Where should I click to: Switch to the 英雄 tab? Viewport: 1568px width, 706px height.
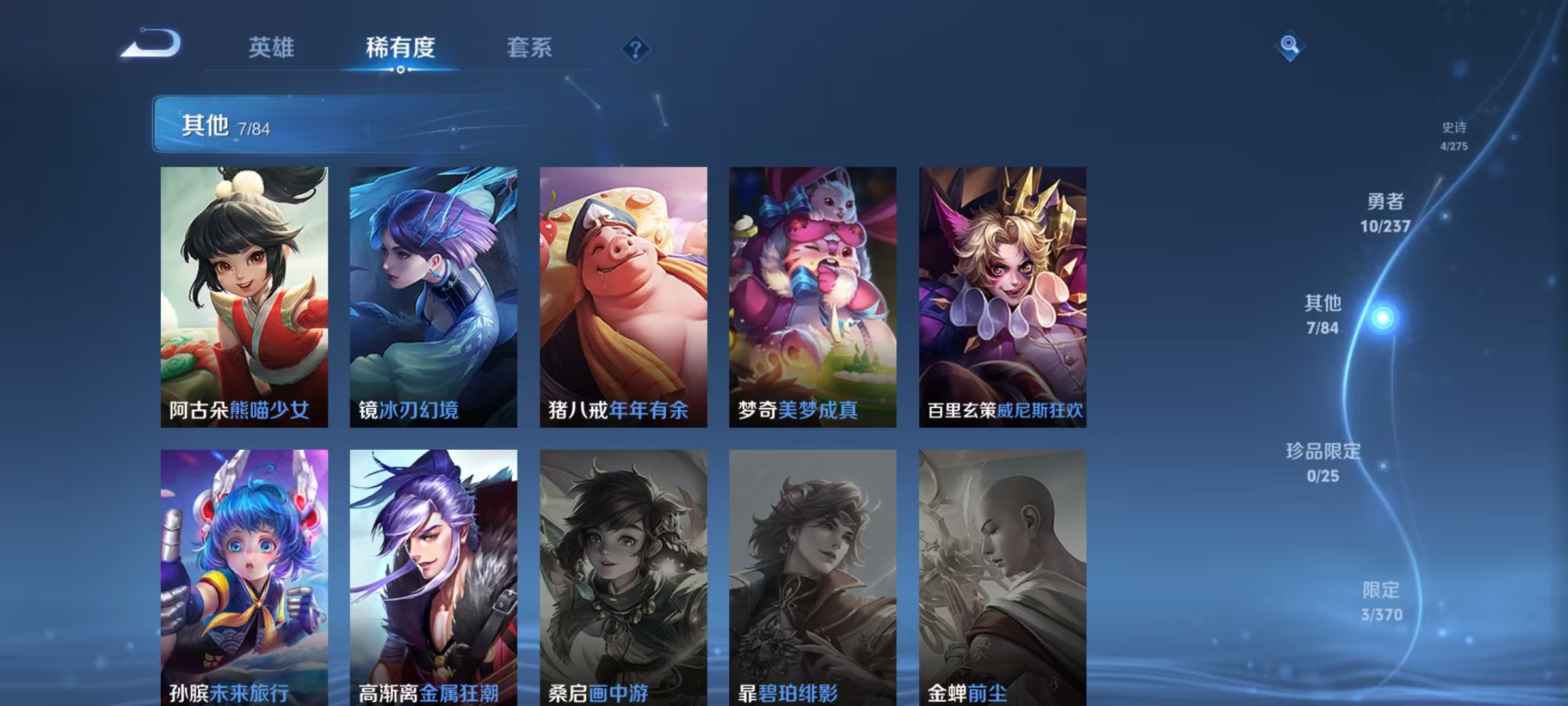click(x=272, y=48)
